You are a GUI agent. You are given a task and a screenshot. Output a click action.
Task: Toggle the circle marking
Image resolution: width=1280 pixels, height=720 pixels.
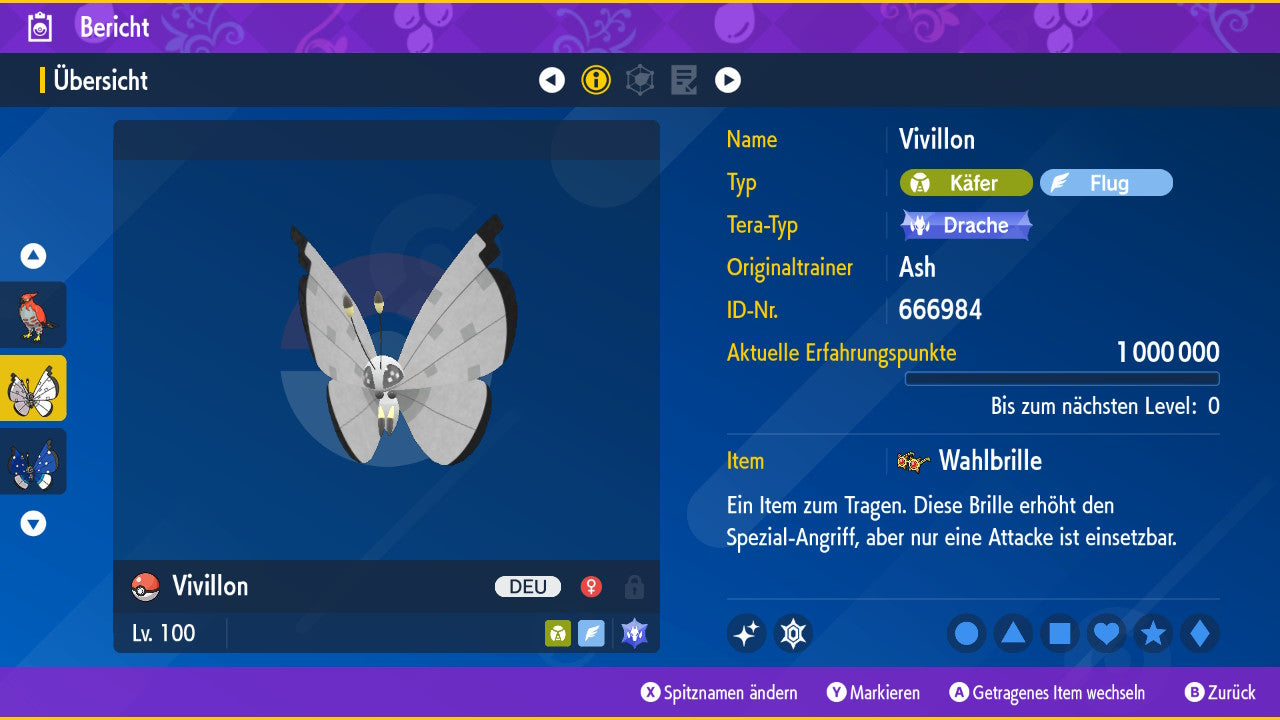[967, 634]
